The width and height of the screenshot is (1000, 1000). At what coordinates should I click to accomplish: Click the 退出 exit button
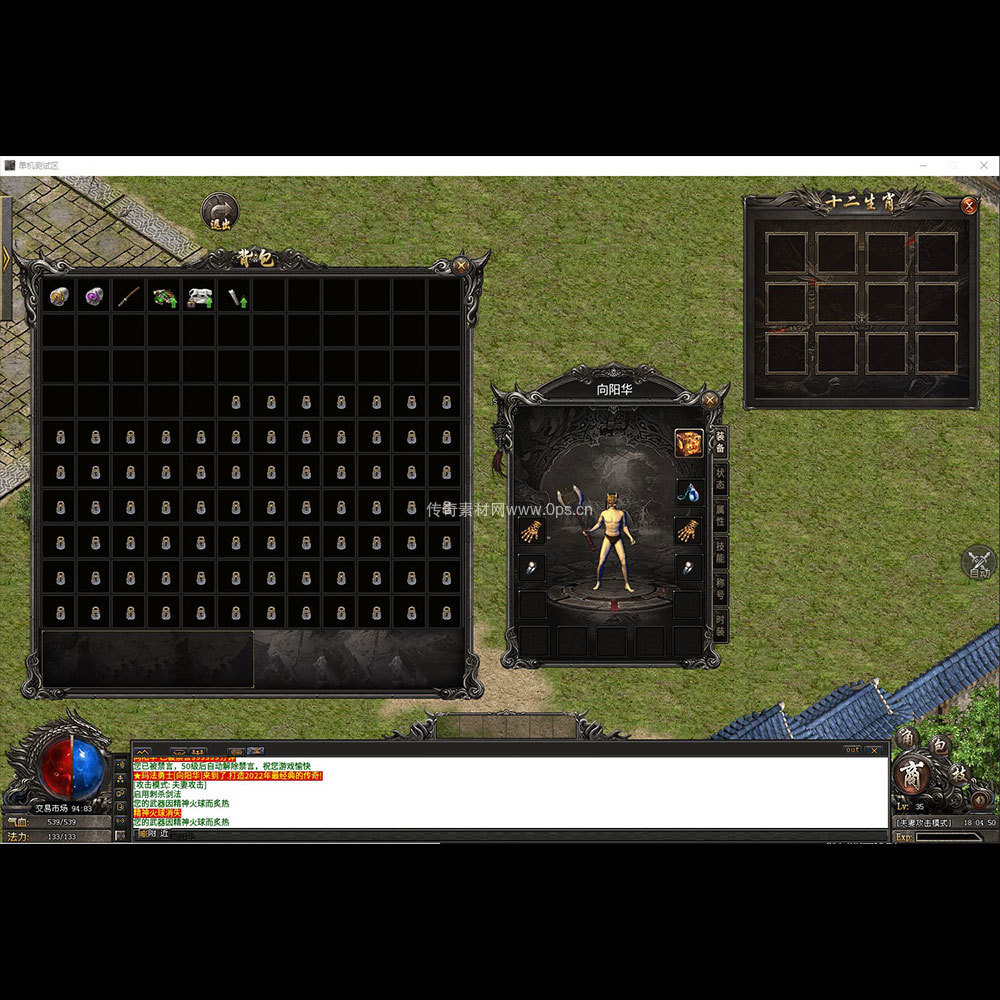coord(220,212)
